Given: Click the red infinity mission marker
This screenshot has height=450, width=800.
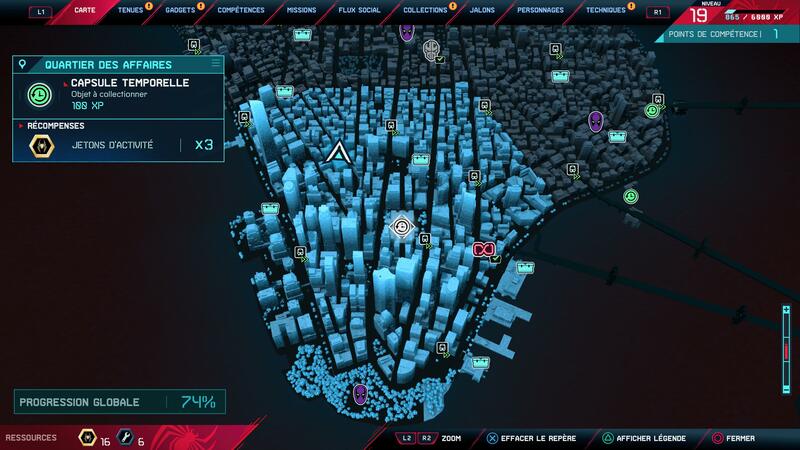Looking at the screenshot, I should tap(484, 249).
